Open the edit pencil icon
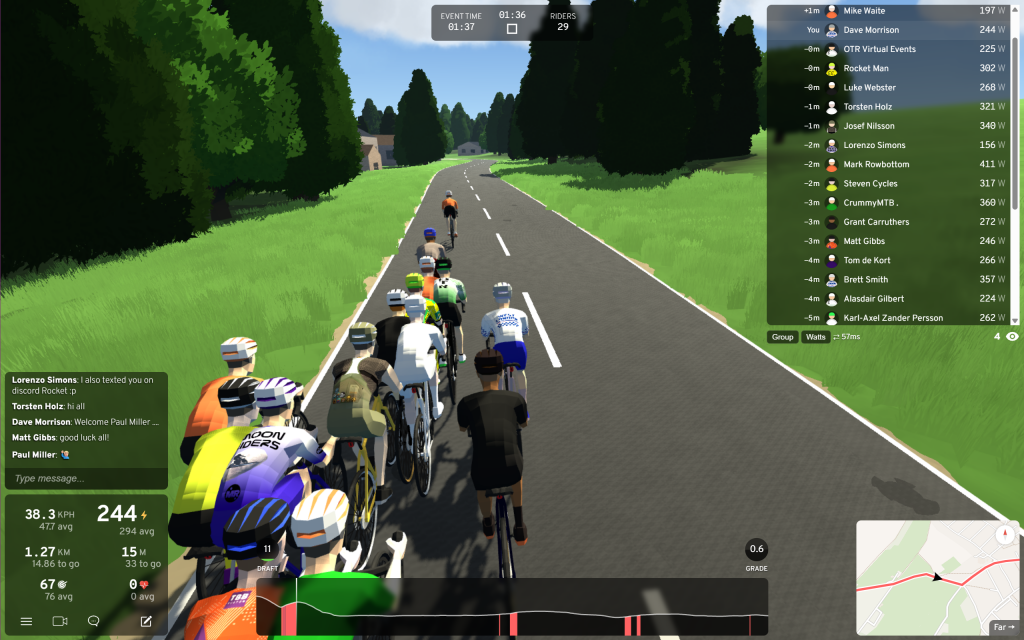 [x=146, y=621]
